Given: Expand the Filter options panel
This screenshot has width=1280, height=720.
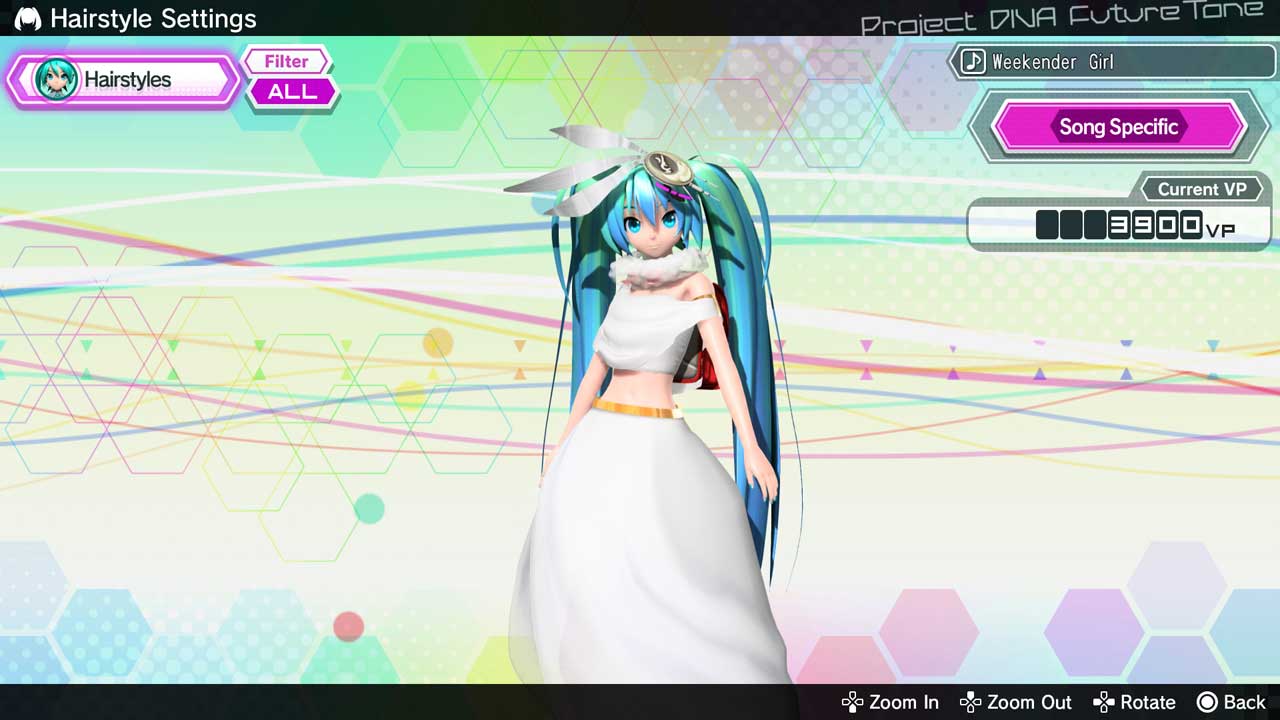Looking at the screenshot, I should 286,61.
